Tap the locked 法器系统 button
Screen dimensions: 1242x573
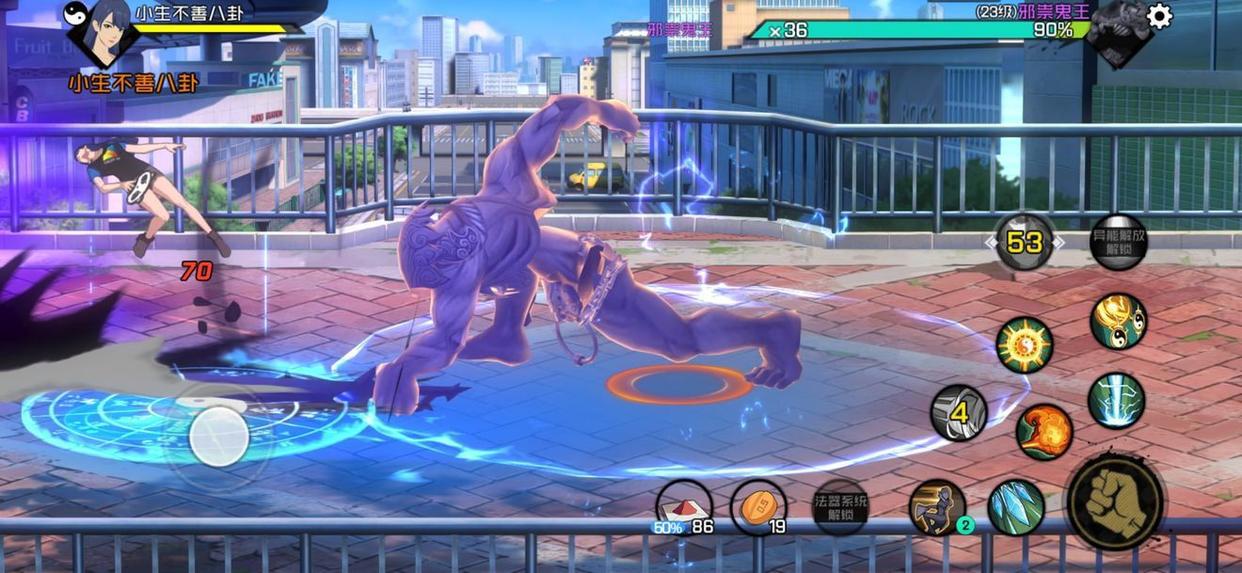pos(840,507)
